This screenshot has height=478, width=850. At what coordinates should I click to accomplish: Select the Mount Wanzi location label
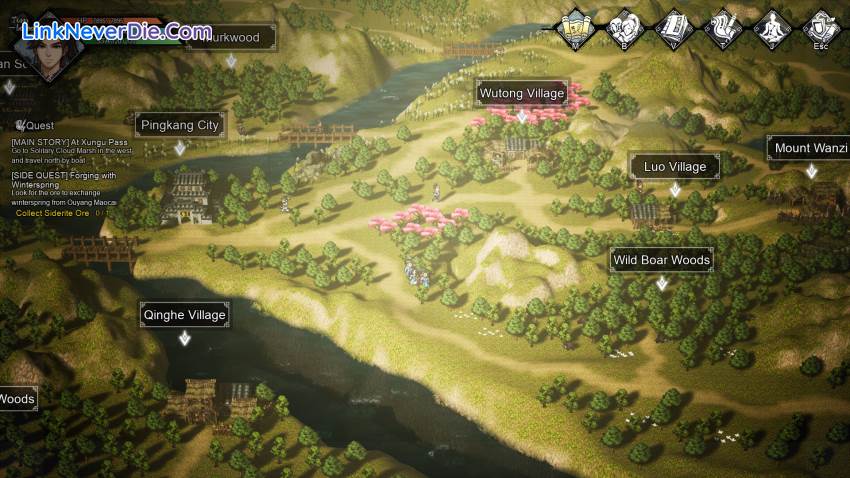click(x=810, y=148)
